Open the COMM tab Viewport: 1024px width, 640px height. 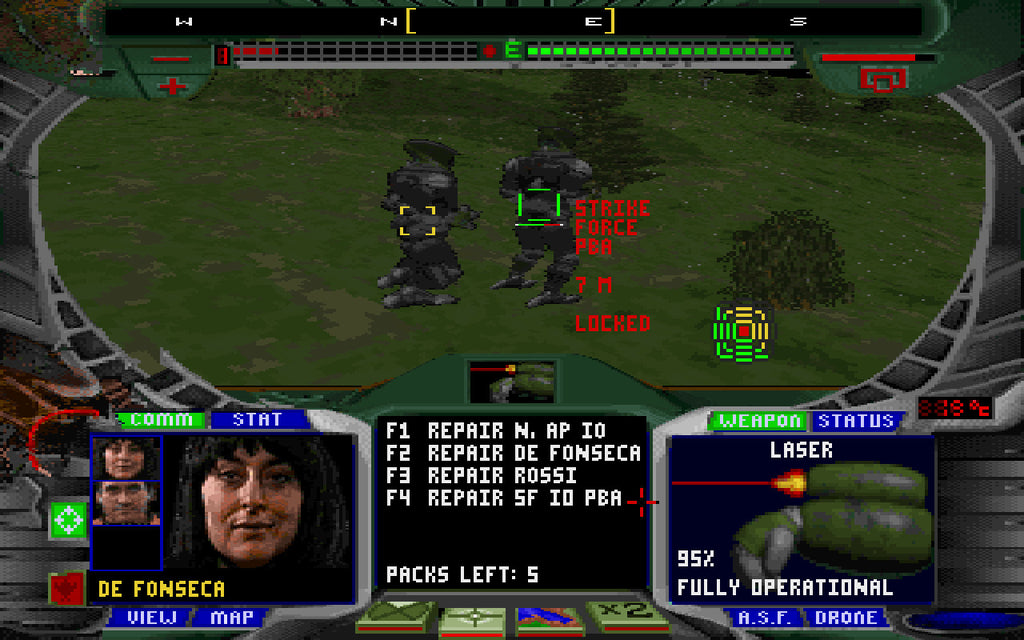[x=161, y=420]
